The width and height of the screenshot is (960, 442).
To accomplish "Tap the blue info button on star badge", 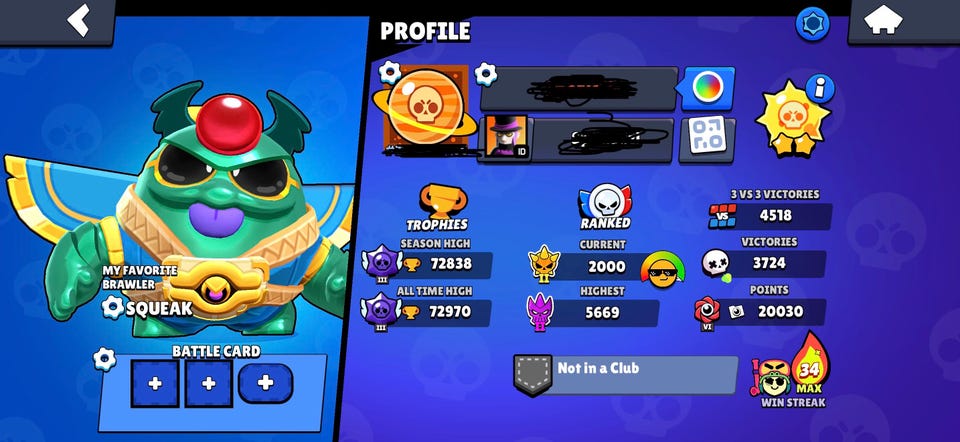I will (821, 88).
